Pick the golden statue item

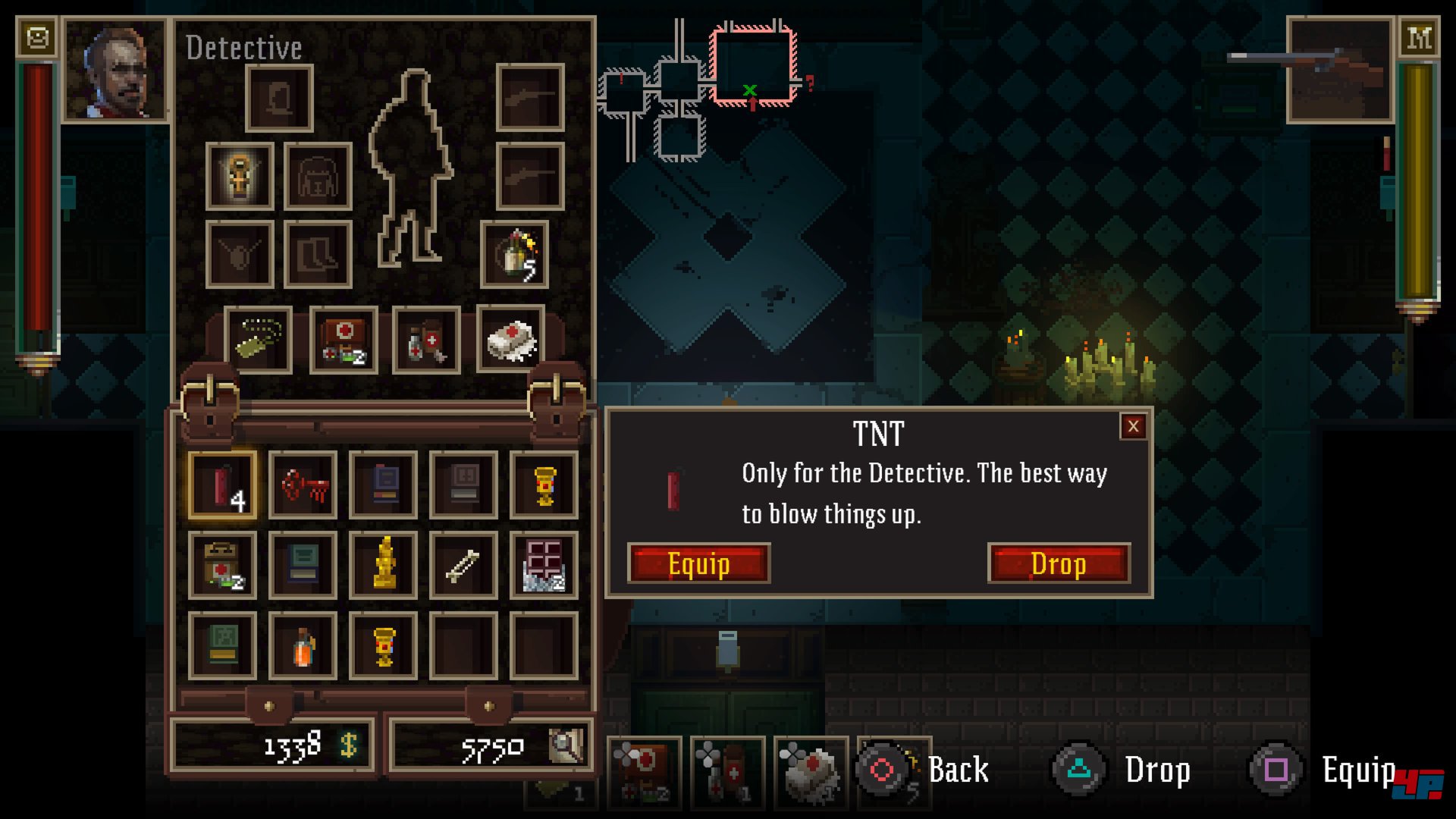pyautogui.click(x=384, y=565)
